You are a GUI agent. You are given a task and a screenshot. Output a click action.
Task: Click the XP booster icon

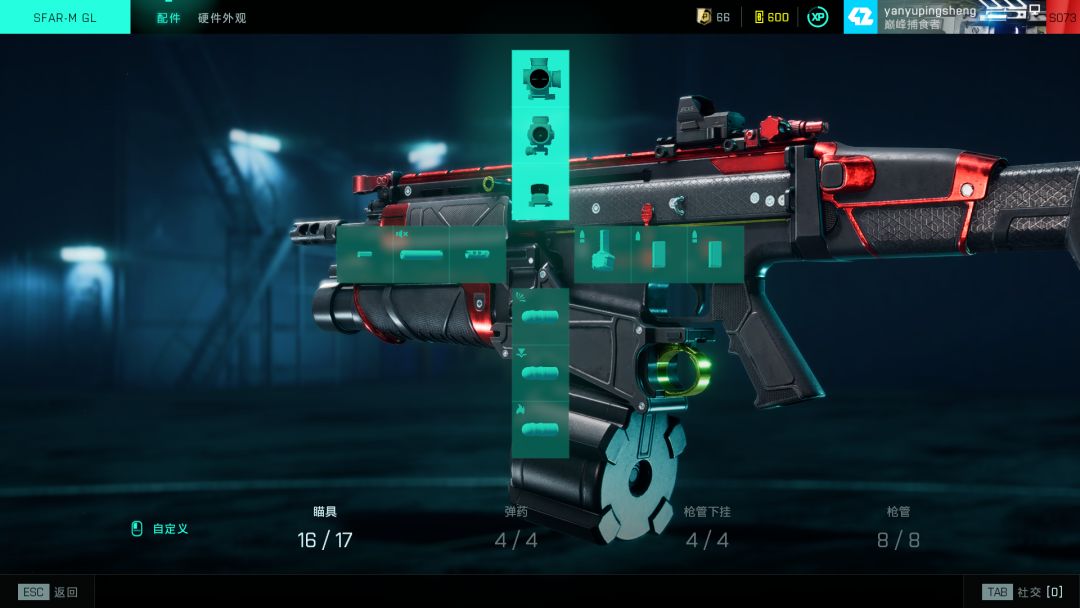[818, 17]
